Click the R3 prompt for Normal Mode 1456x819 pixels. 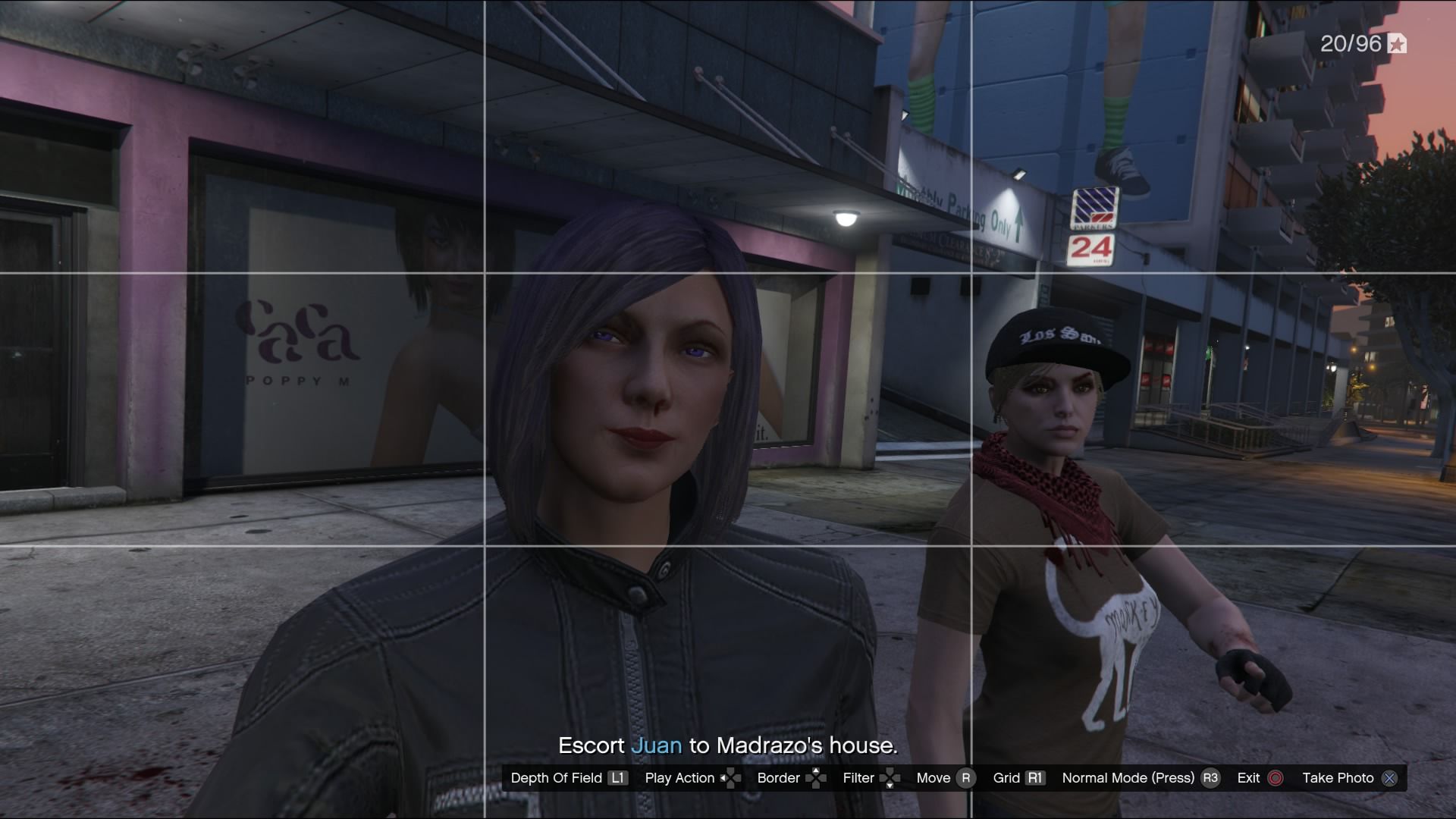(x=1210, y=778)
